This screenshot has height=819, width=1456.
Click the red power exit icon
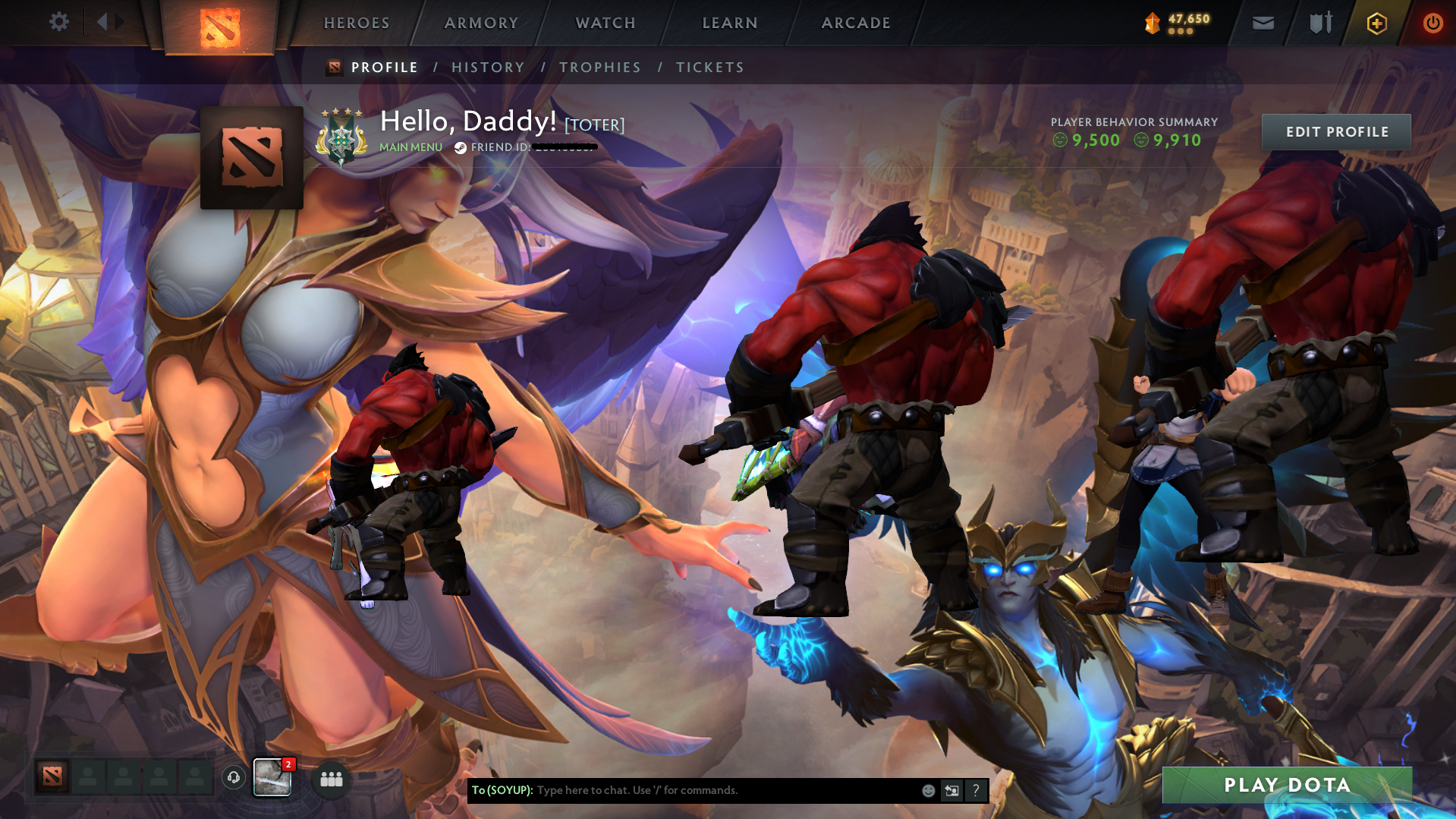(x=1432, y=23)
